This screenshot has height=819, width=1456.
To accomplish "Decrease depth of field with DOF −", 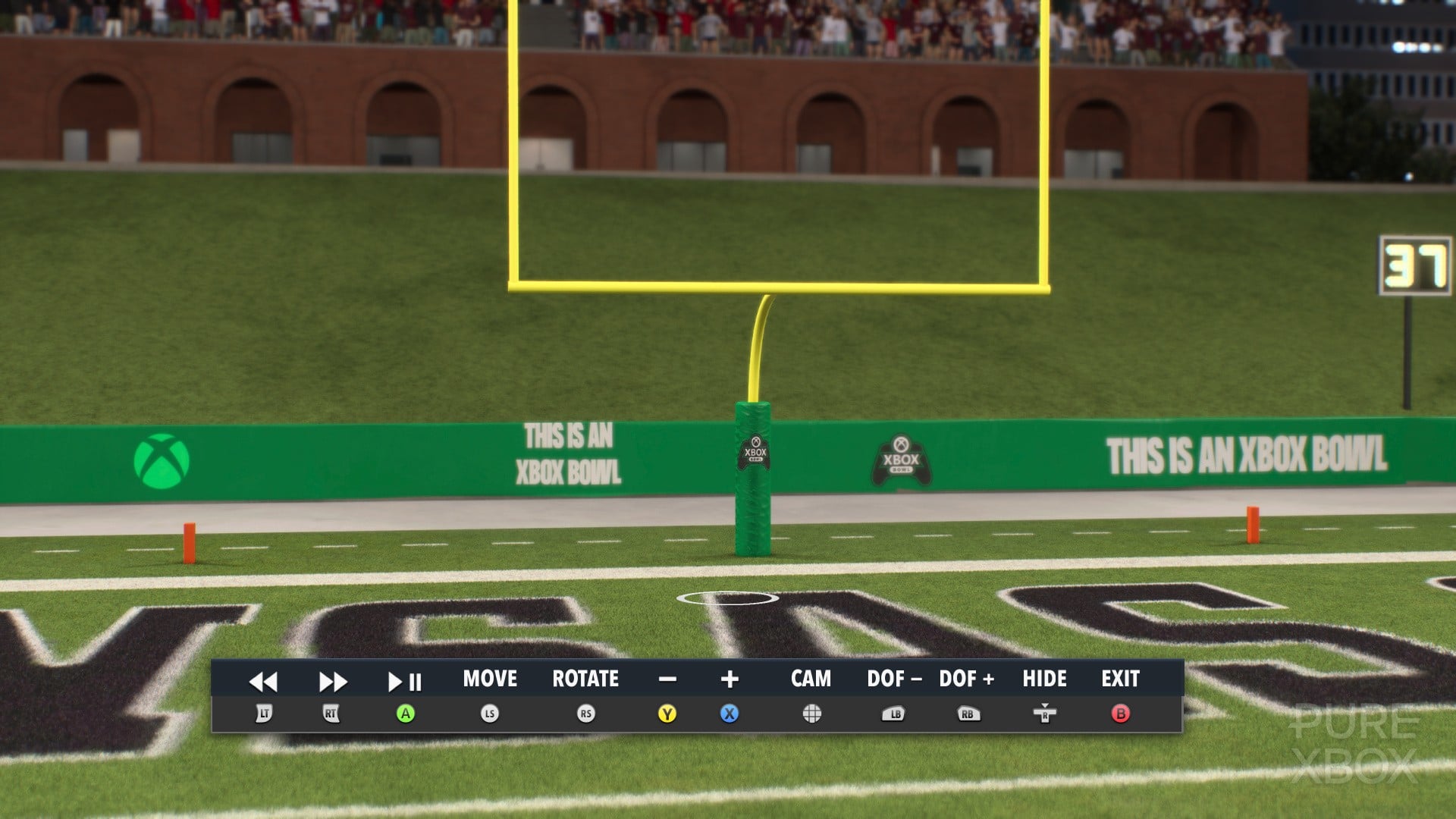I will coord(894,679).
